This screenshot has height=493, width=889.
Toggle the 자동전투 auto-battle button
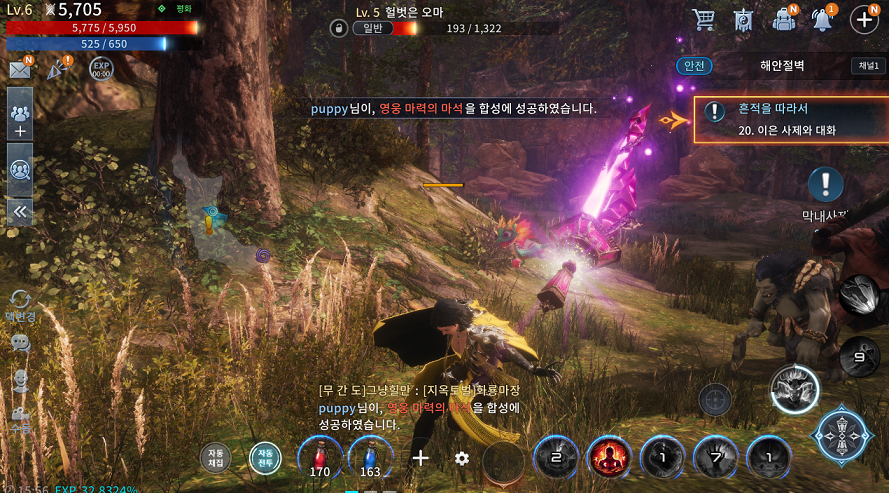click(x=265, y=457)
